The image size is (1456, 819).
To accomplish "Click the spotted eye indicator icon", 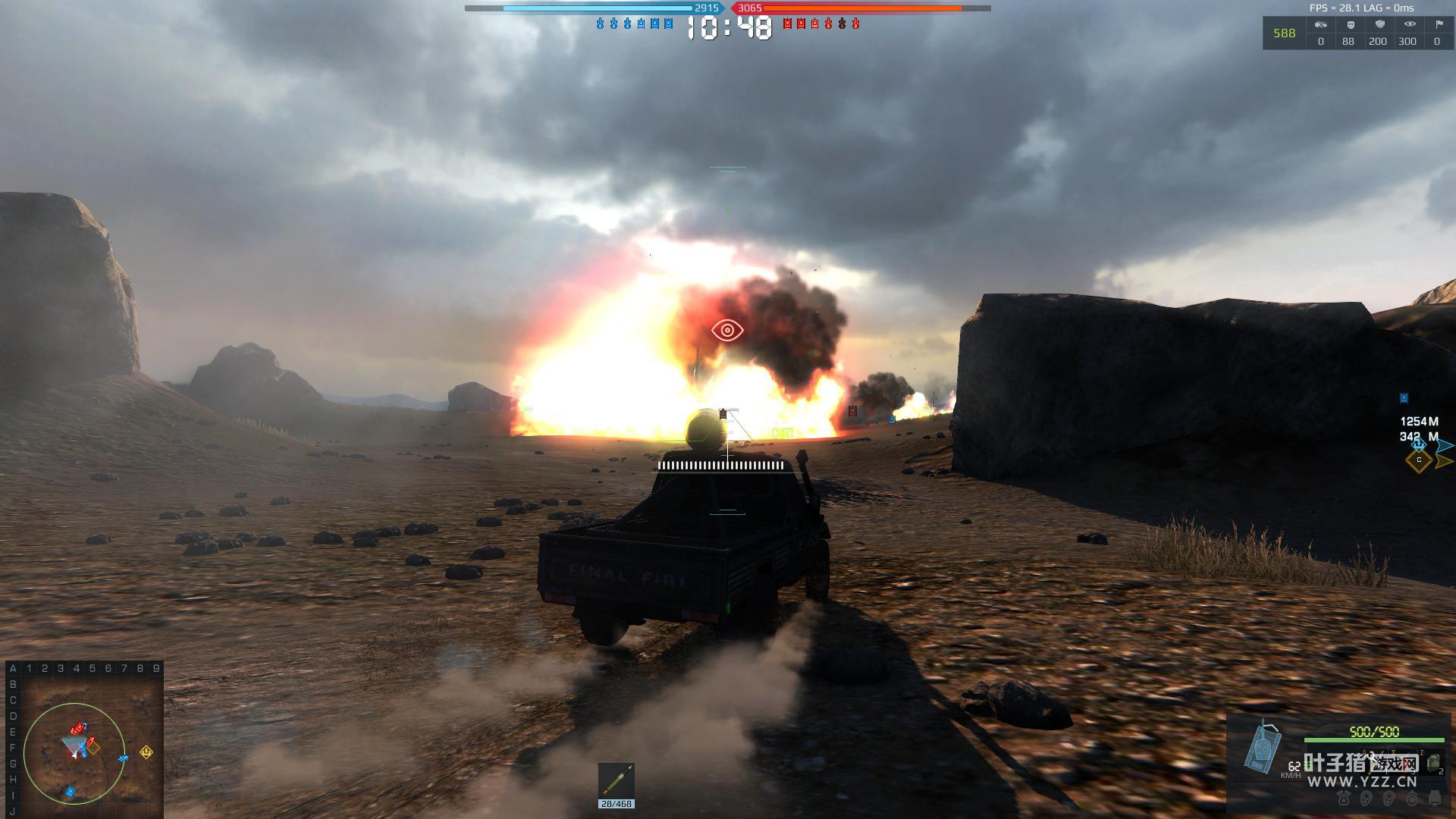I will click(727, 330).
